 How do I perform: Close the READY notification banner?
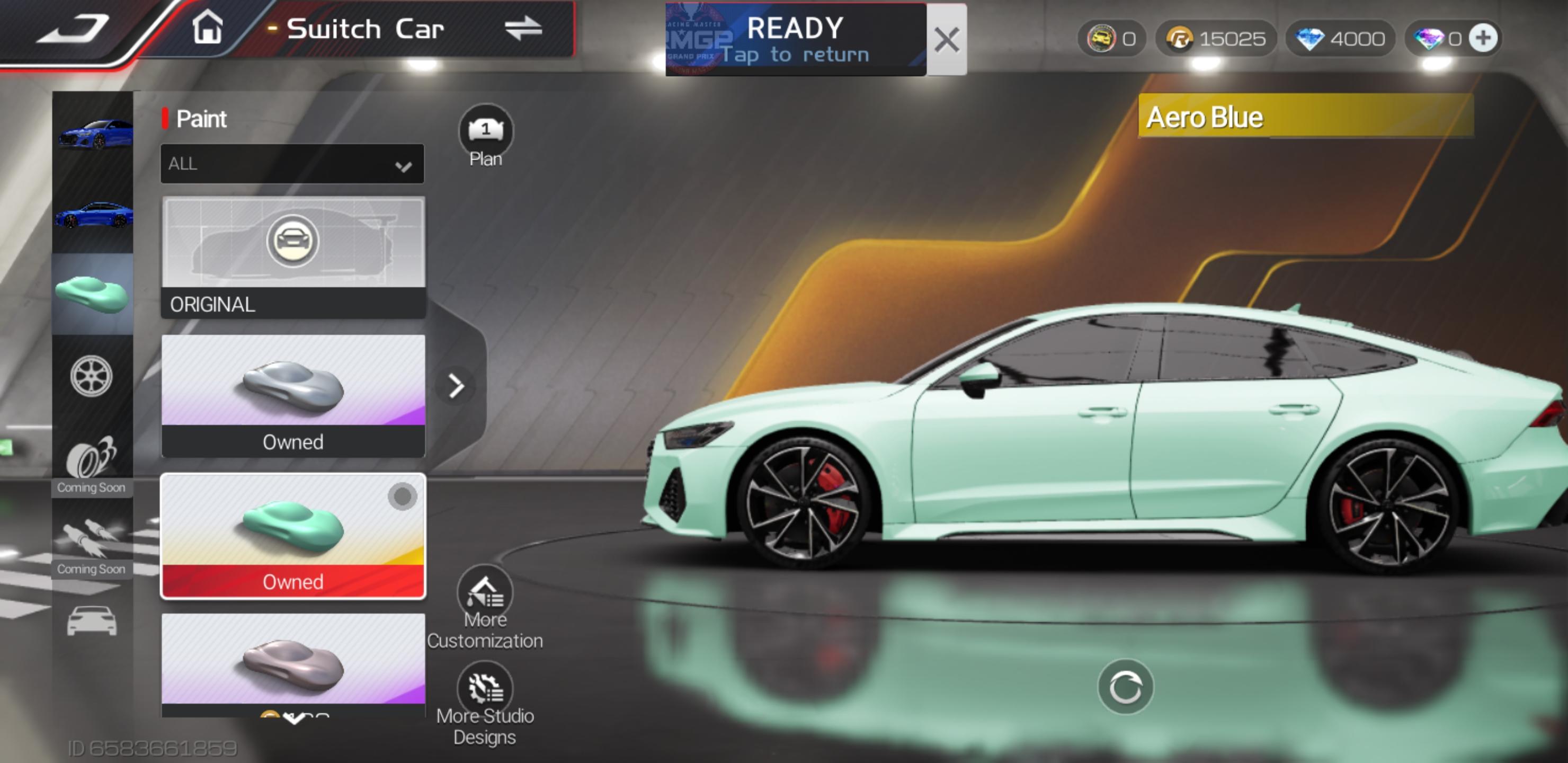pos(947,40)
